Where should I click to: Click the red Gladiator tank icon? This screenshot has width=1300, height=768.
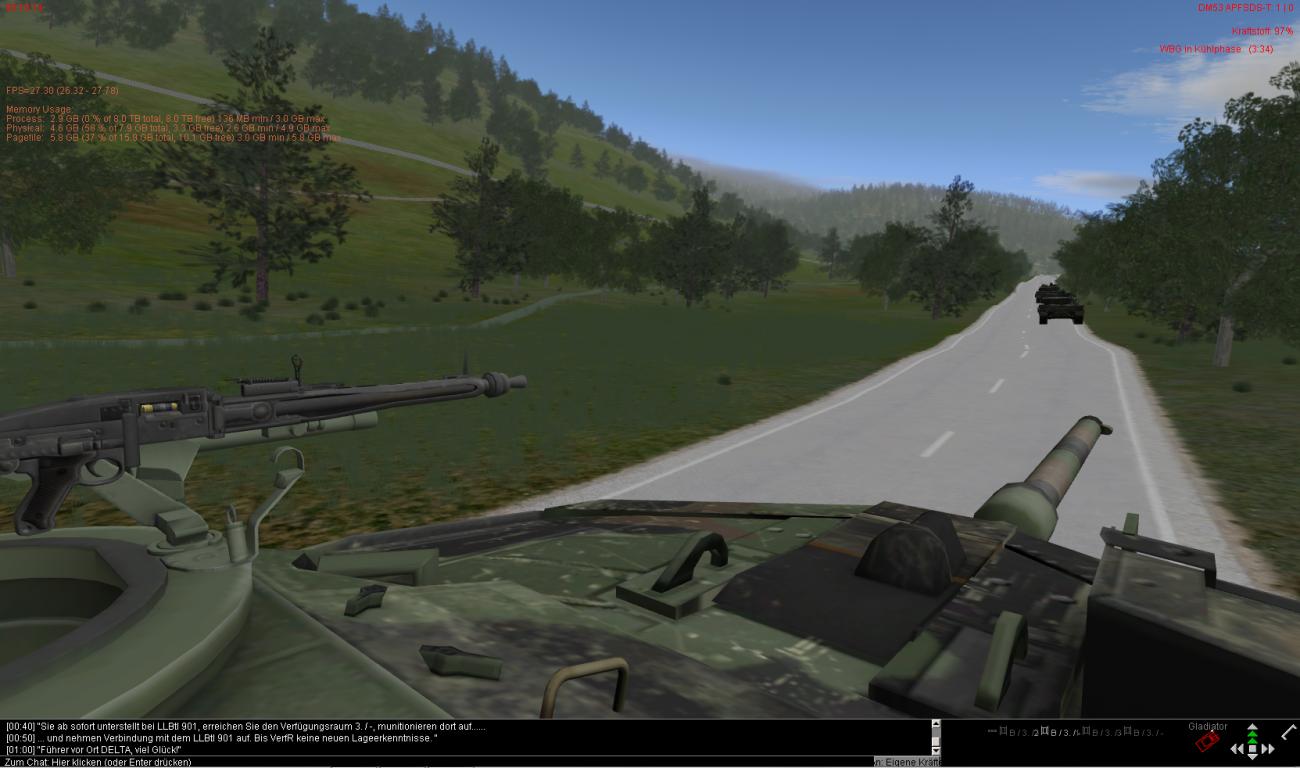pos(1207,742)
